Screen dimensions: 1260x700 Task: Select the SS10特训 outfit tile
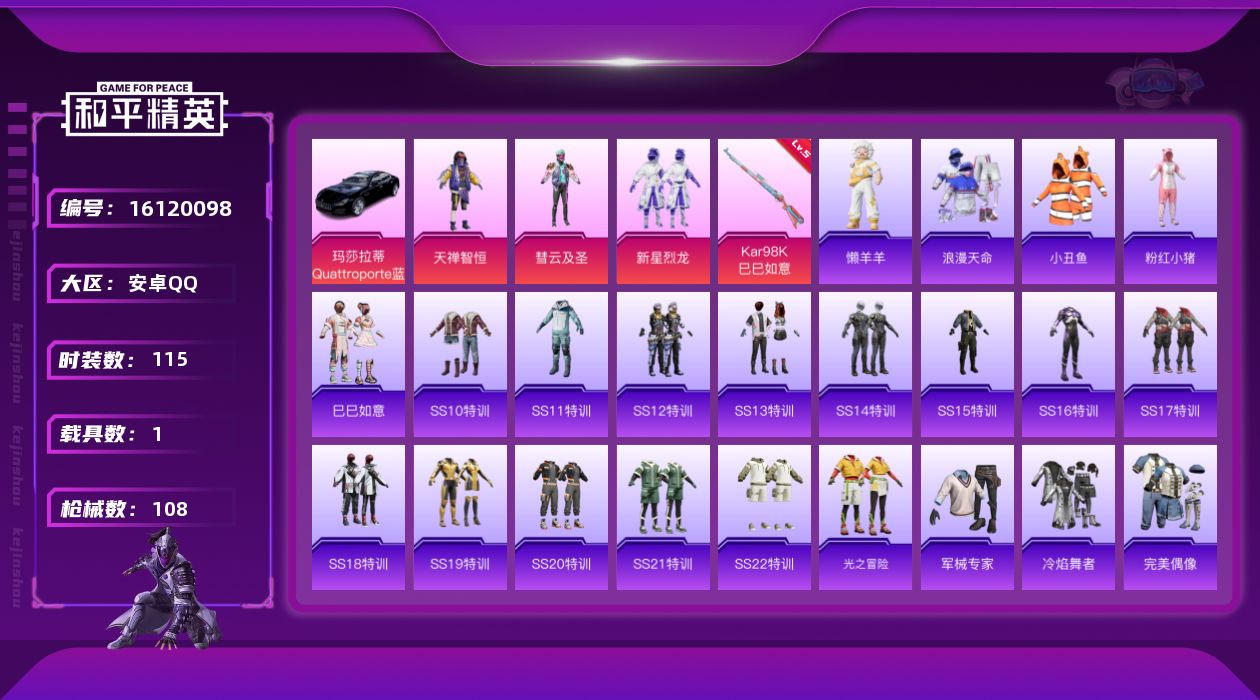click(460, 364)
